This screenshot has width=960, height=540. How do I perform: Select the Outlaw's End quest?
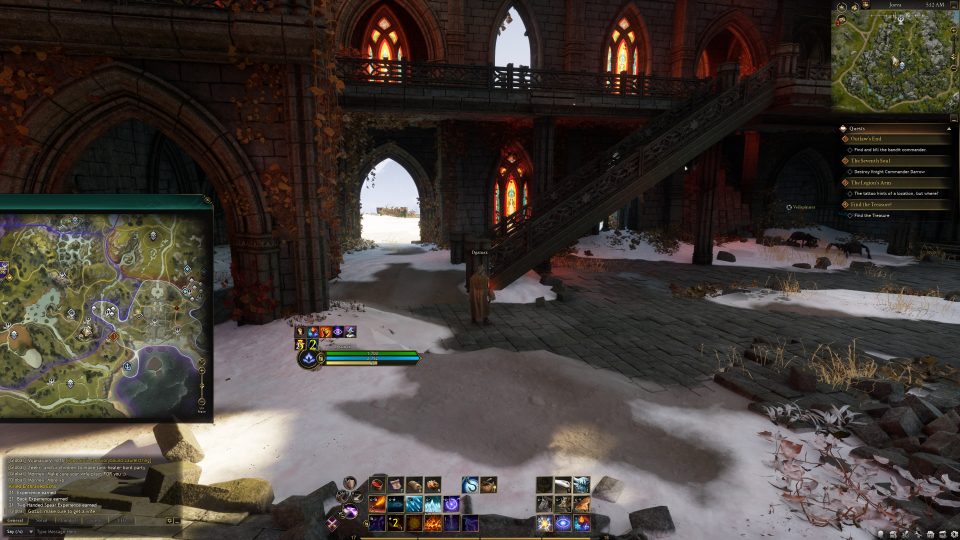coord(866,139)
